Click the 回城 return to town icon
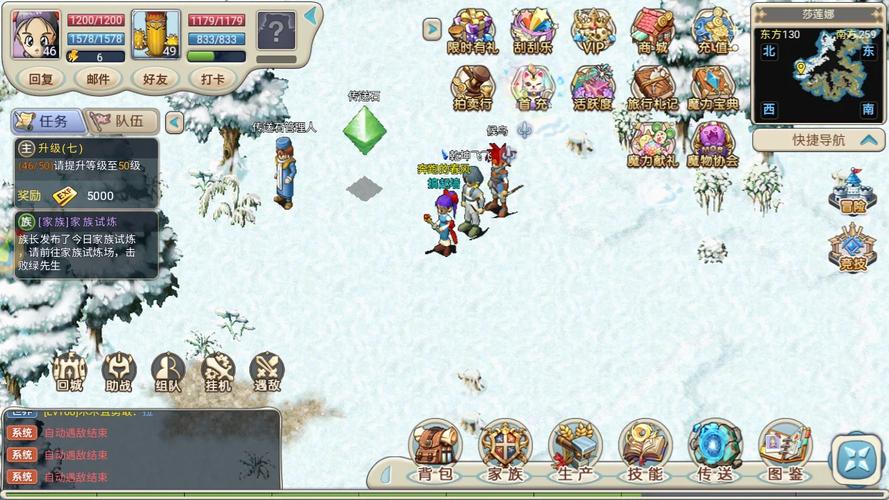The height and width of the screenshot is (500, 889). [69, 373]
